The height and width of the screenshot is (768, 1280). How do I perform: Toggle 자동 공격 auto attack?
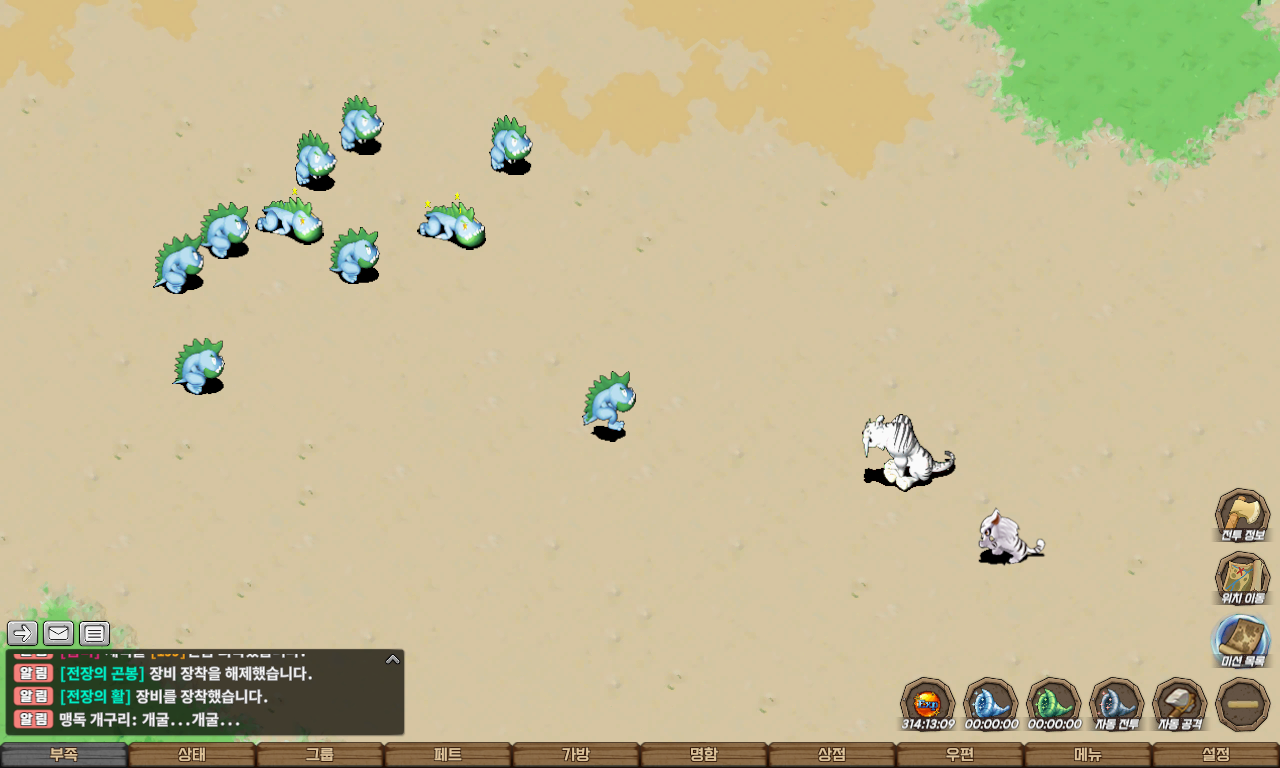[x=1179, y=704]
